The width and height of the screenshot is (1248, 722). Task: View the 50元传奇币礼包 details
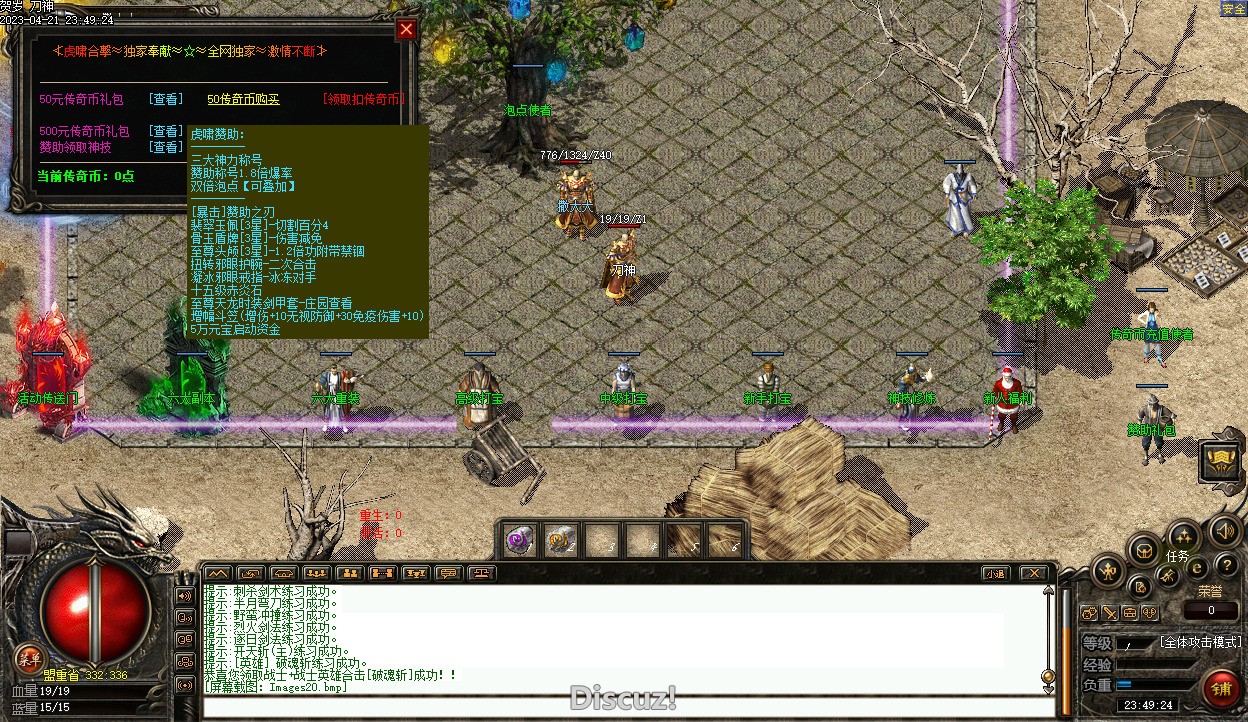tap(166, 99)
